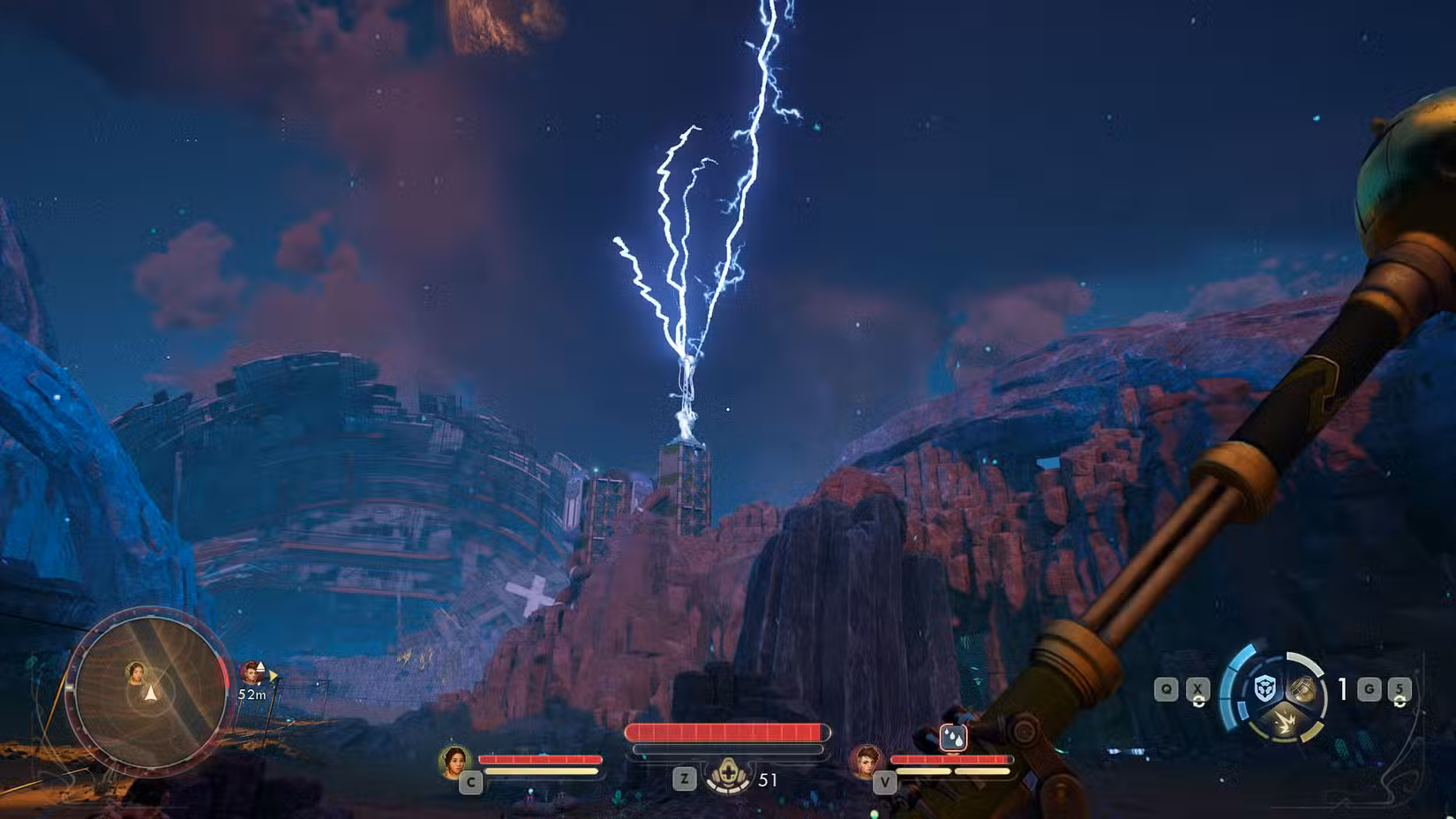Click the water droplets status effect icon
Screen dimensions: 1456x819
[x=954, y=738]
